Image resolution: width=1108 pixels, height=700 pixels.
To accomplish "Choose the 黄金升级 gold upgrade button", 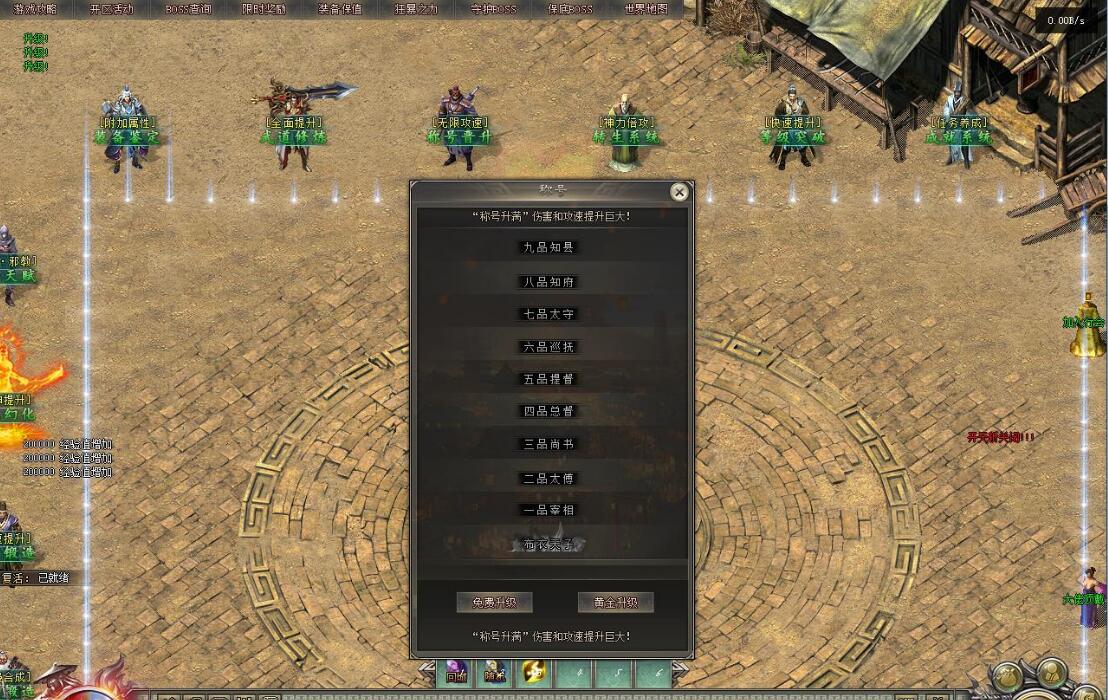I will tap(615, 602).
